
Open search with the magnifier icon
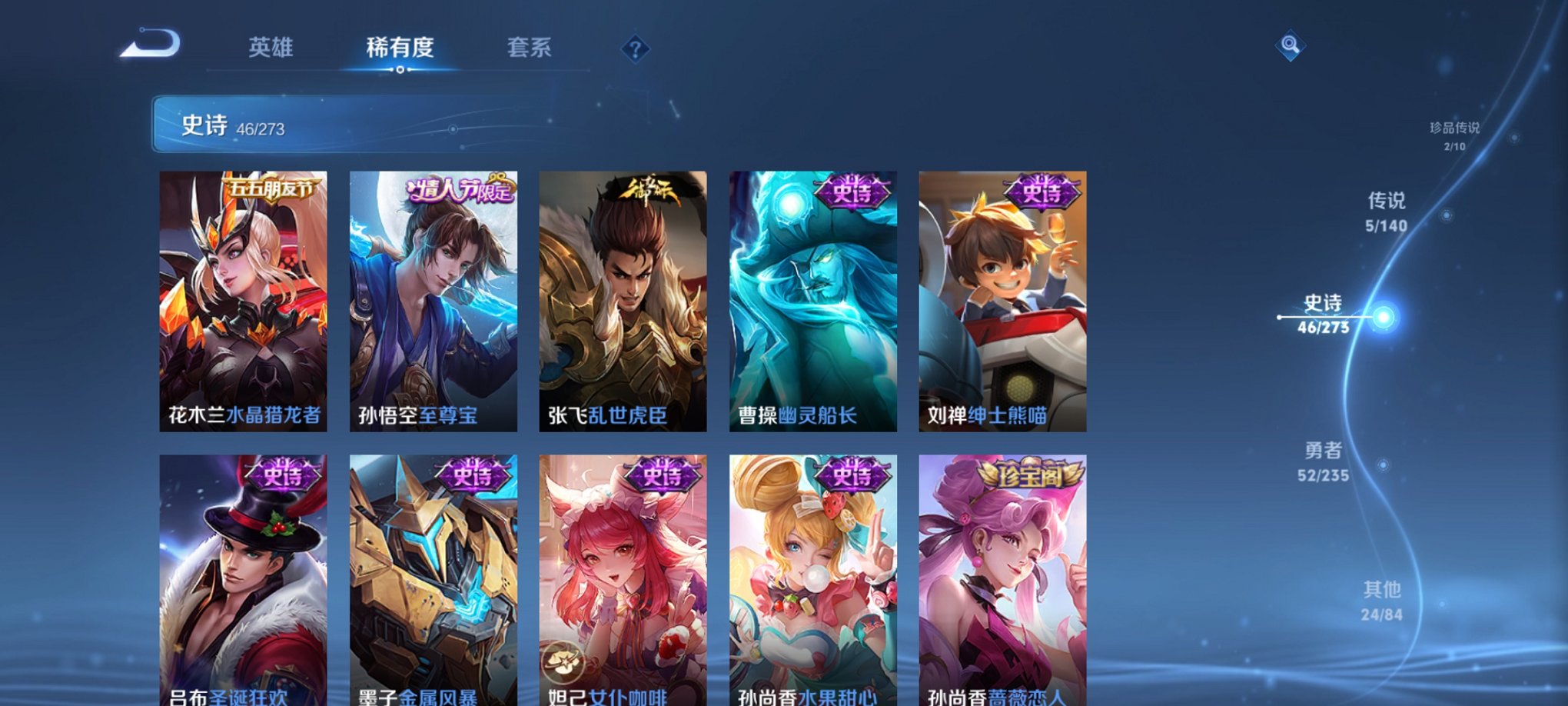(x=1291, y=46)
